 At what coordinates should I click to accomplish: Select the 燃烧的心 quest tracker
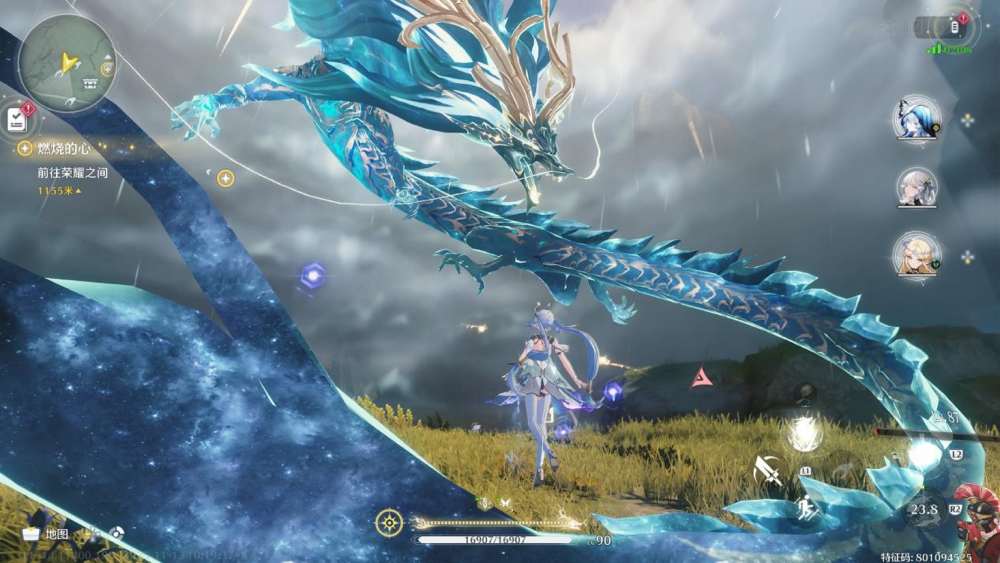pos(64,148)
